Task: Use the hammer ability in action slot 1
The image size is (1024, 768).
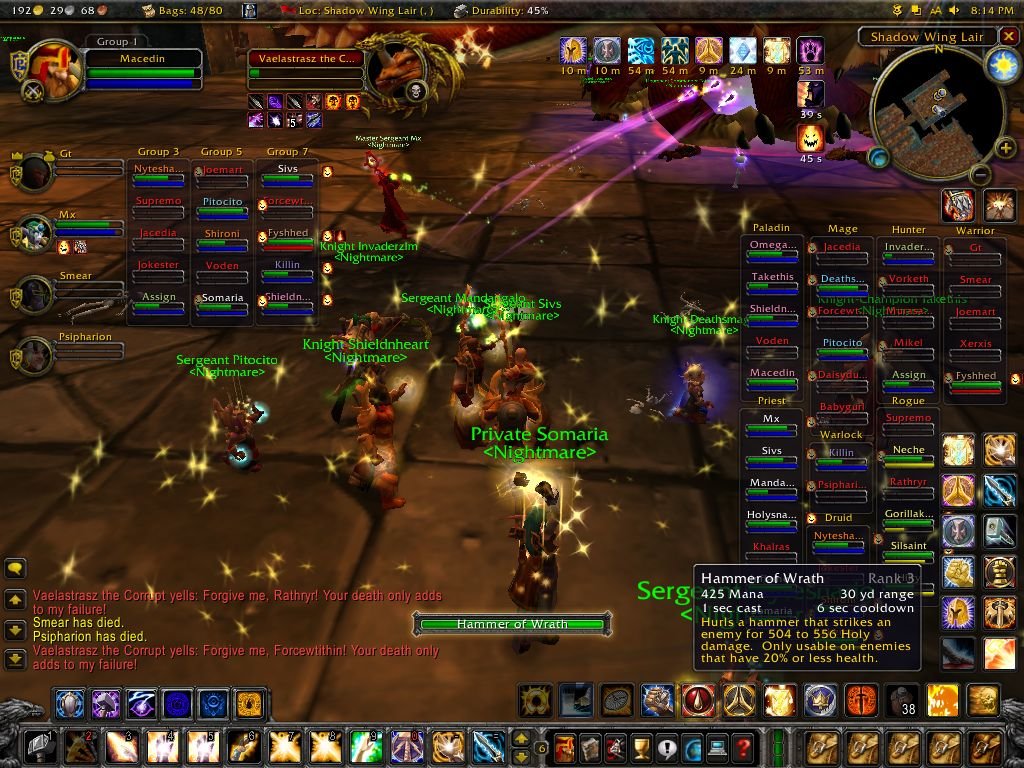Action: coord(40,746)
